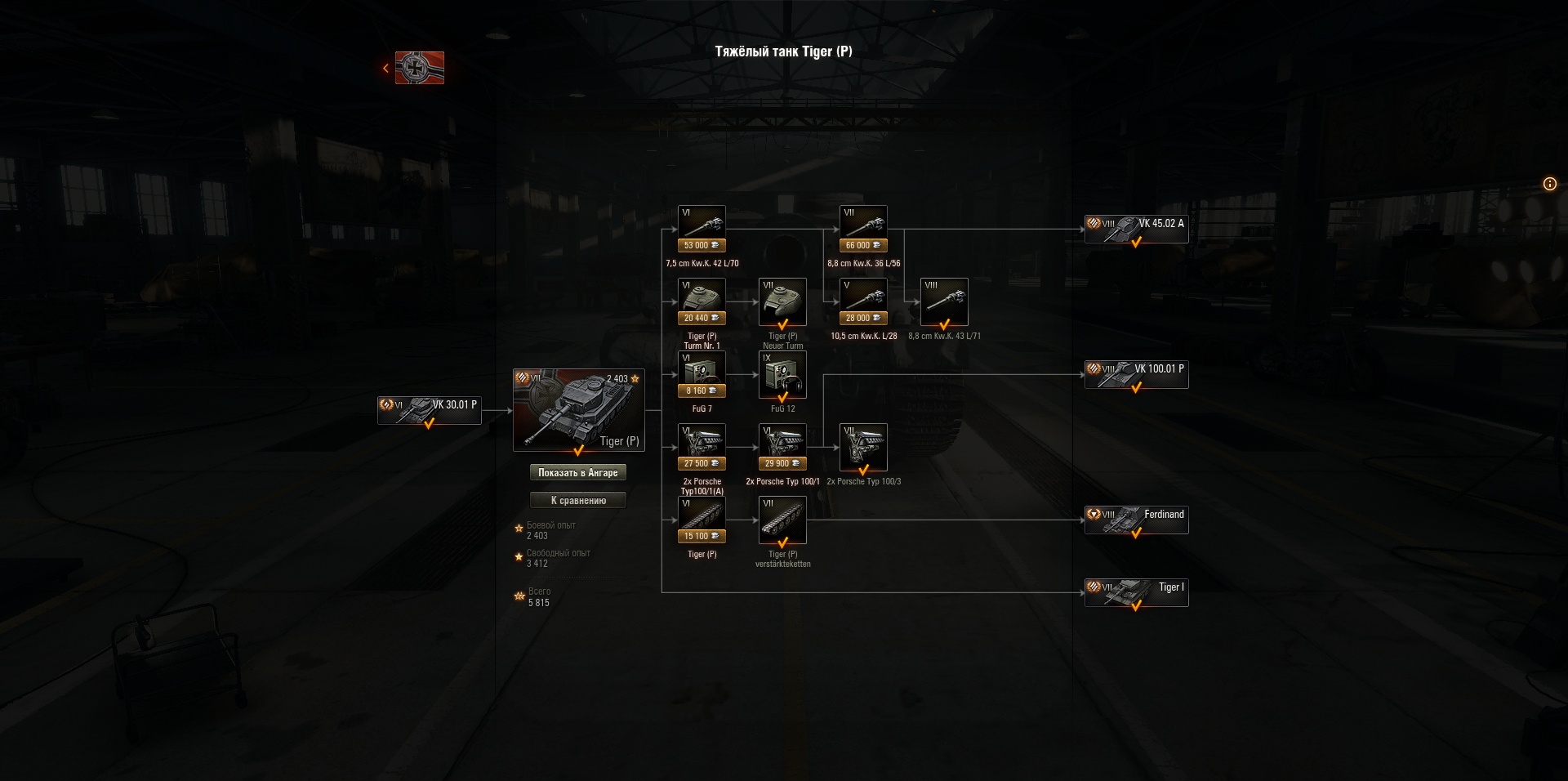Click the Показать в Ангаре button
Viewport: 1568px width, 781px height.
click(579, 472)
